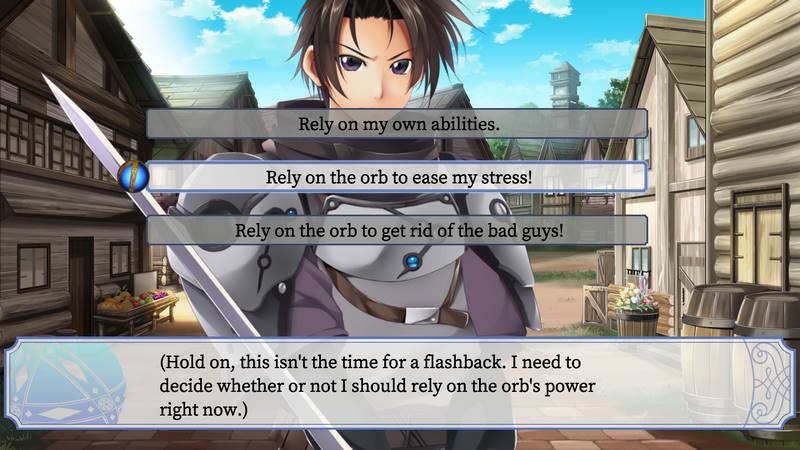
Task: Pick "Rely on the orb to get rid of the bad guys!"
Action: pyautogui.click(x=397, y=230)
